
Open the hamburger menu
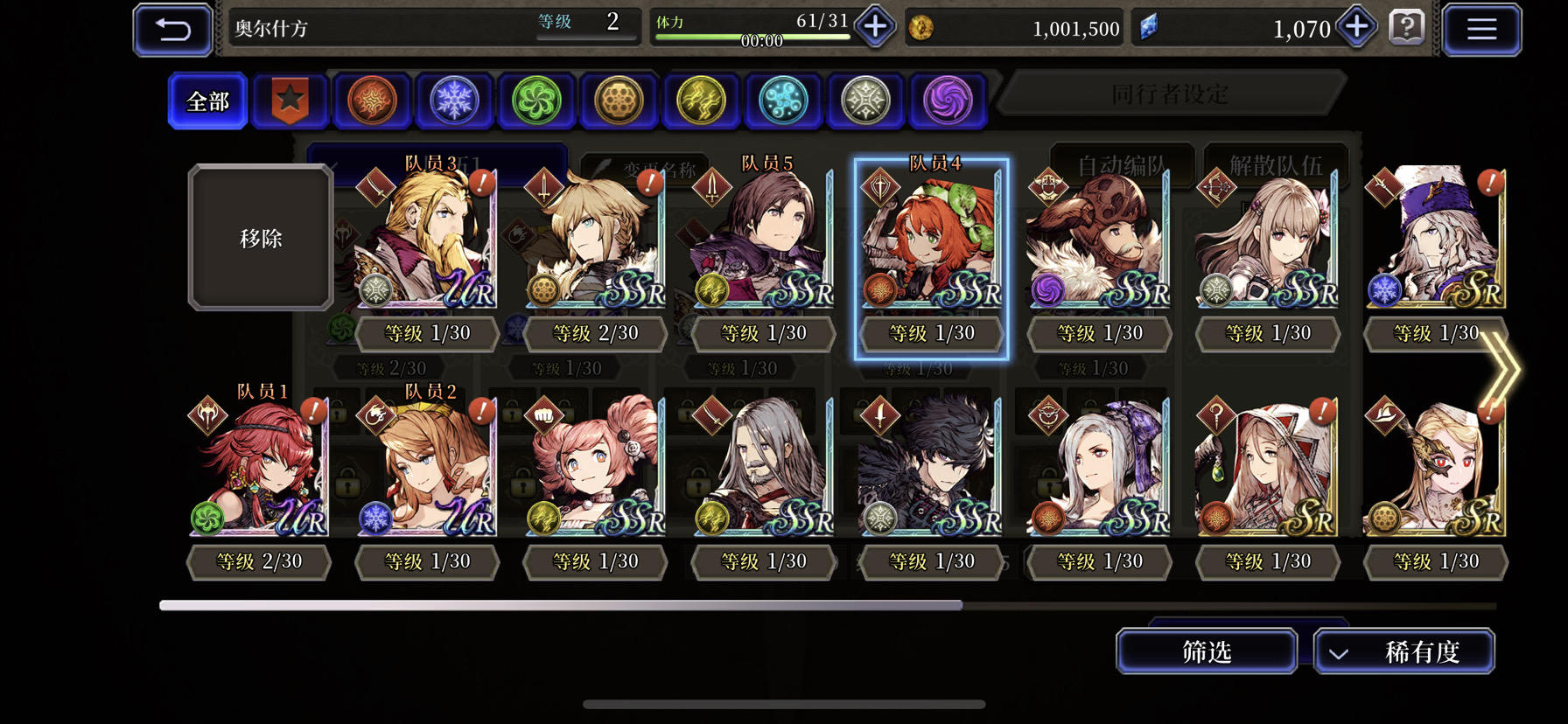[x=1481, y=27]
